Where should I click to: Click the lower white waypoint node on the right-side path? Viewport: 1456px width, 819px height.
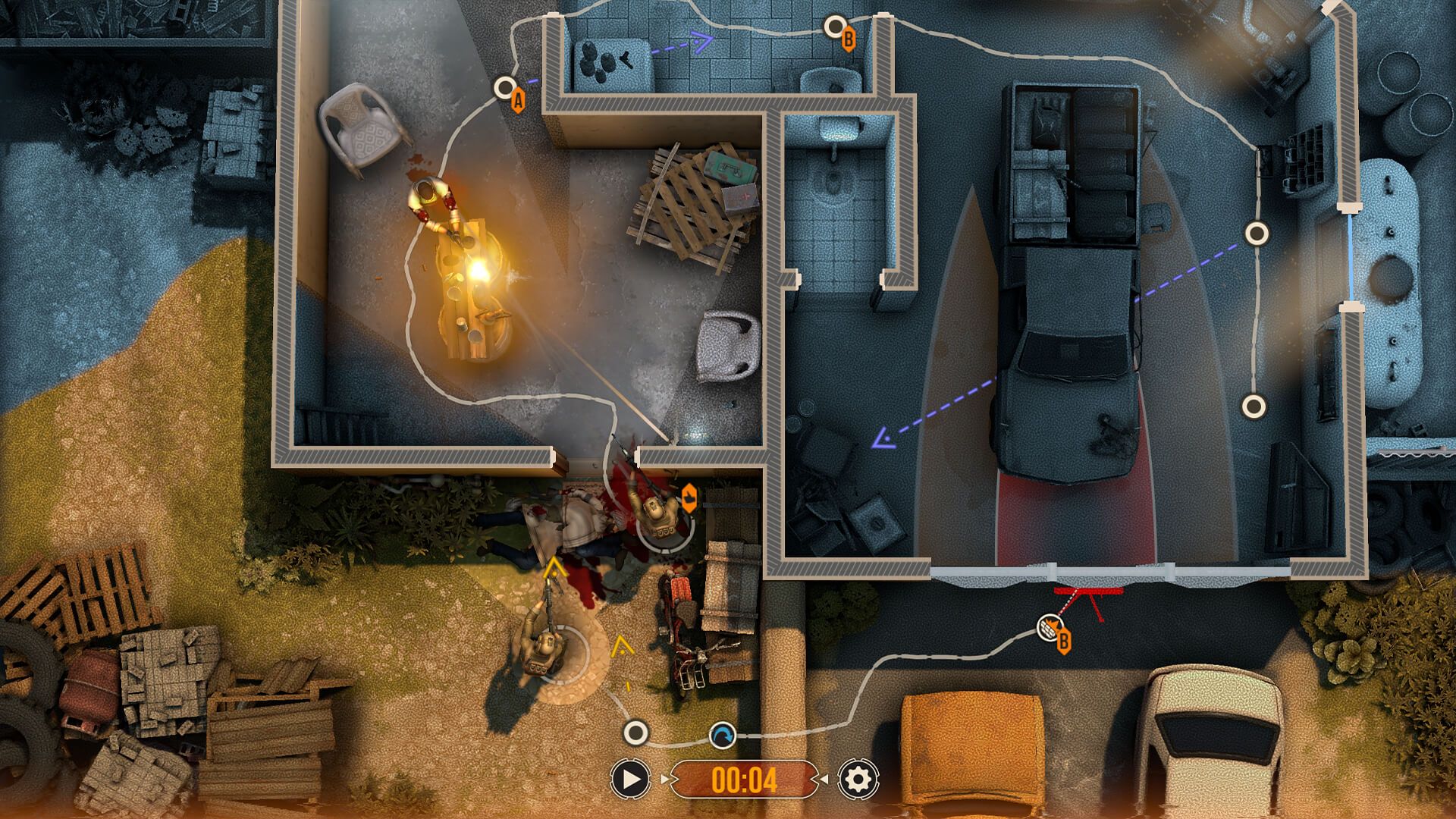pos(1254,408)
